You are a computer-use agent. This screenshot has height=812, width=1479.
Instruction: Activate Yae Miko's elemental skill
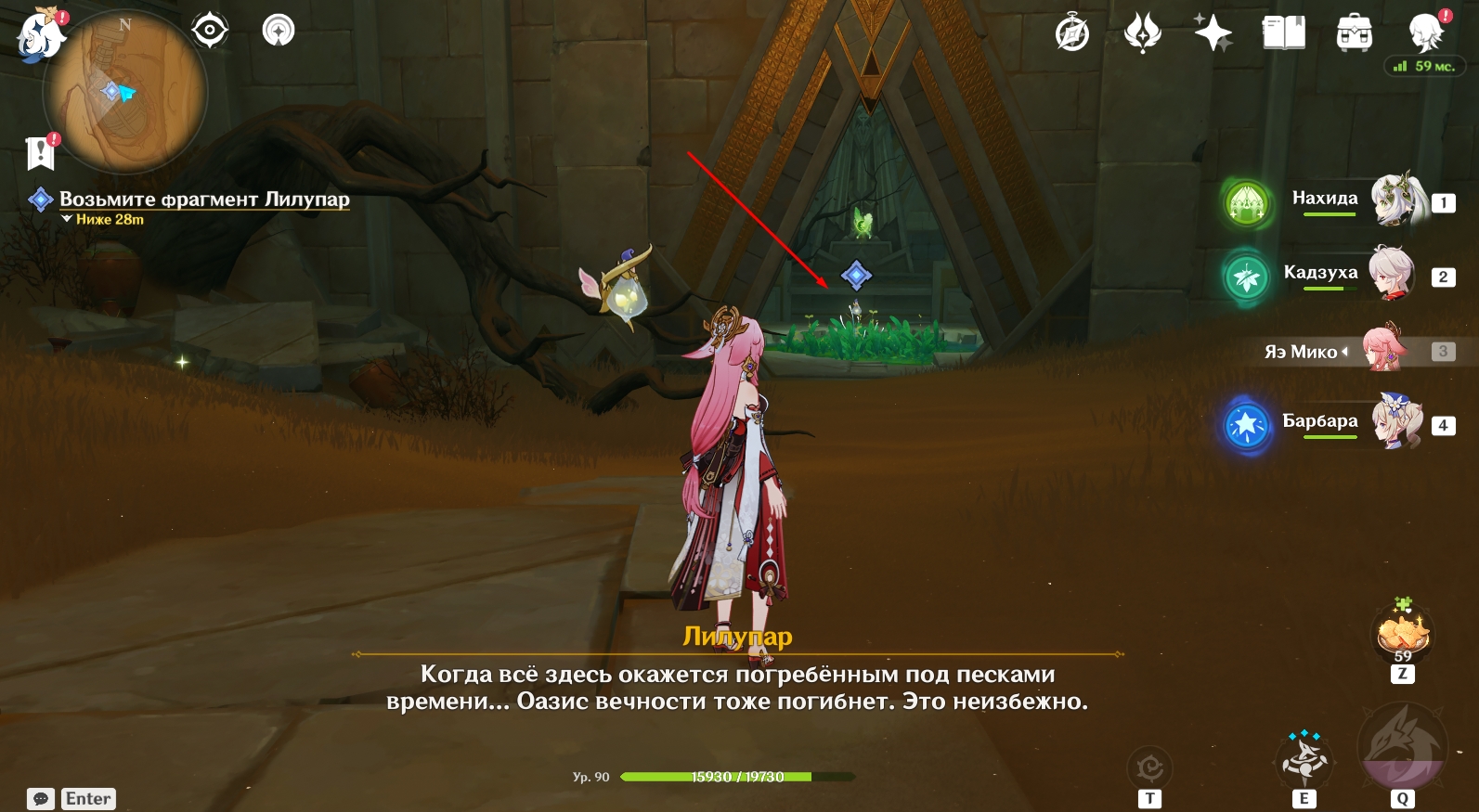click(x=1304, y=759)
